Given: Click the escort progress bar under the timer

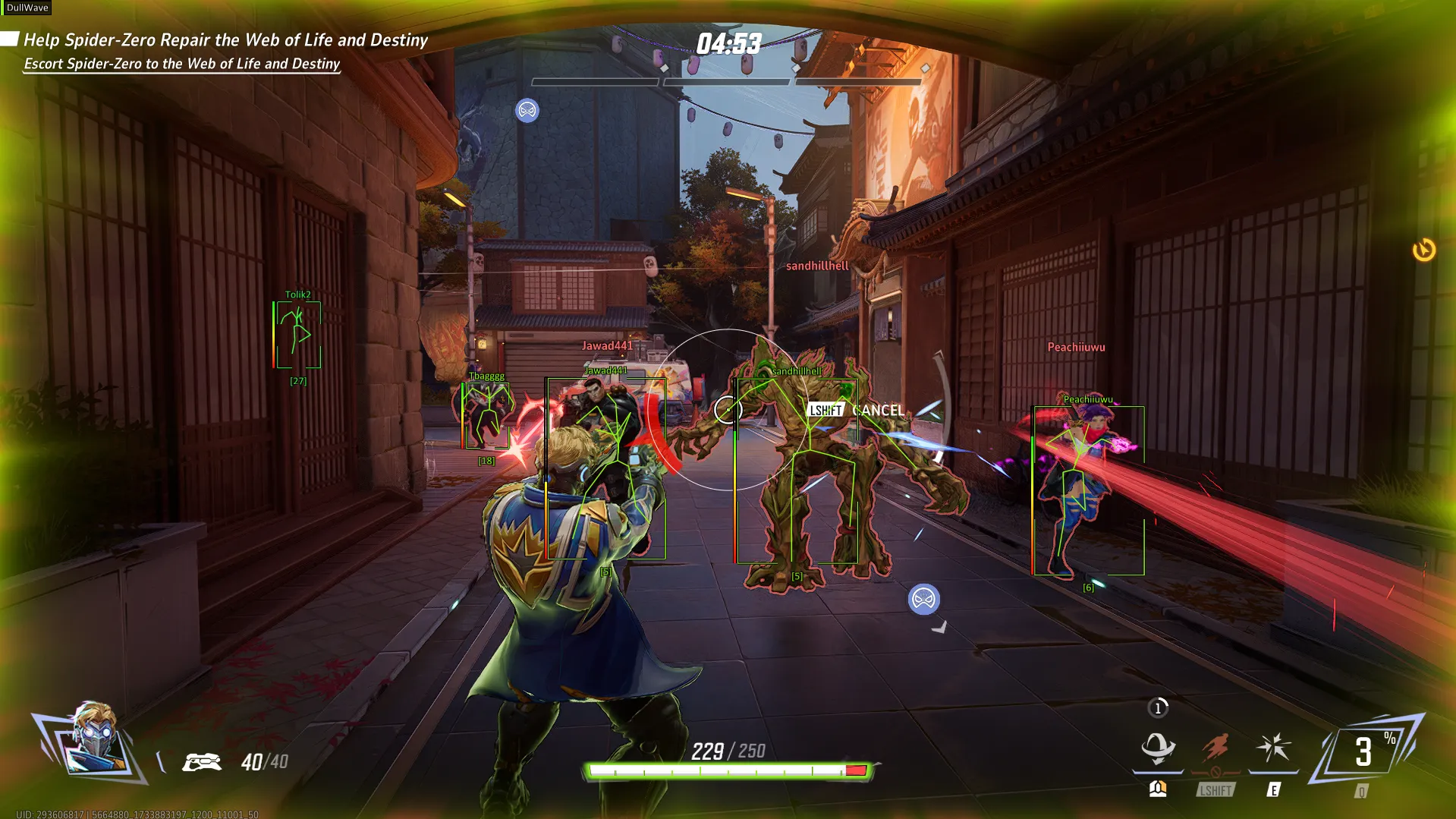Looking at the screenshot, I should pos(727,81).
